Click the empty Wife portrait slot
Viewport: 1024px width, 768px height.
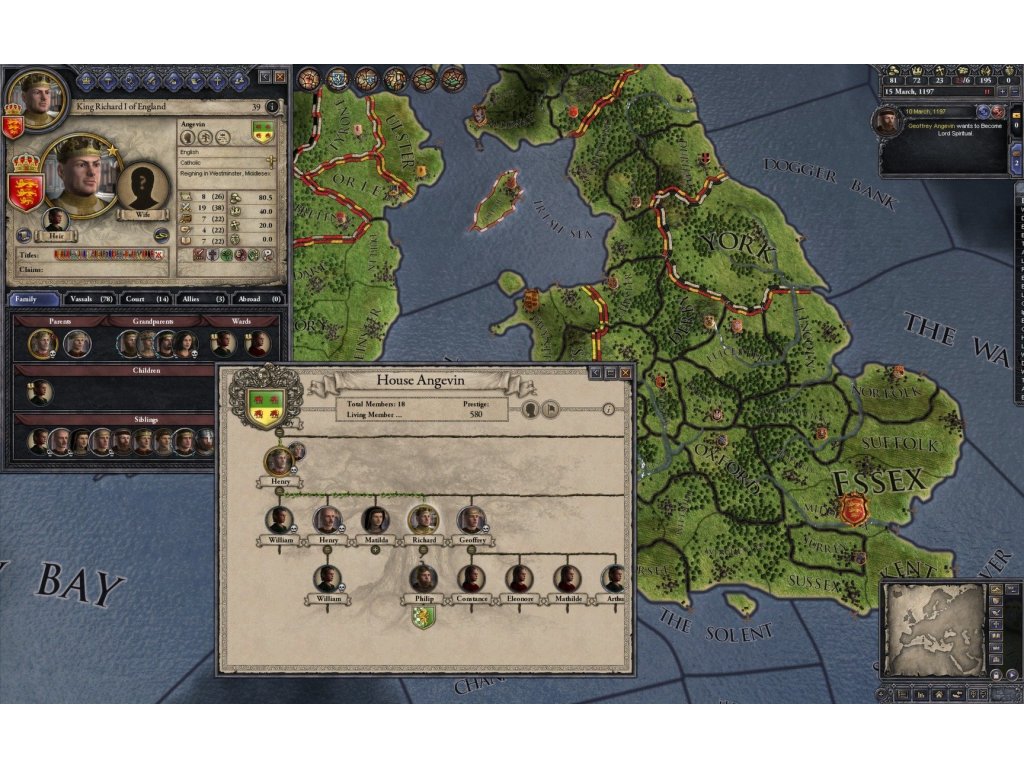(x=142, y=187)
